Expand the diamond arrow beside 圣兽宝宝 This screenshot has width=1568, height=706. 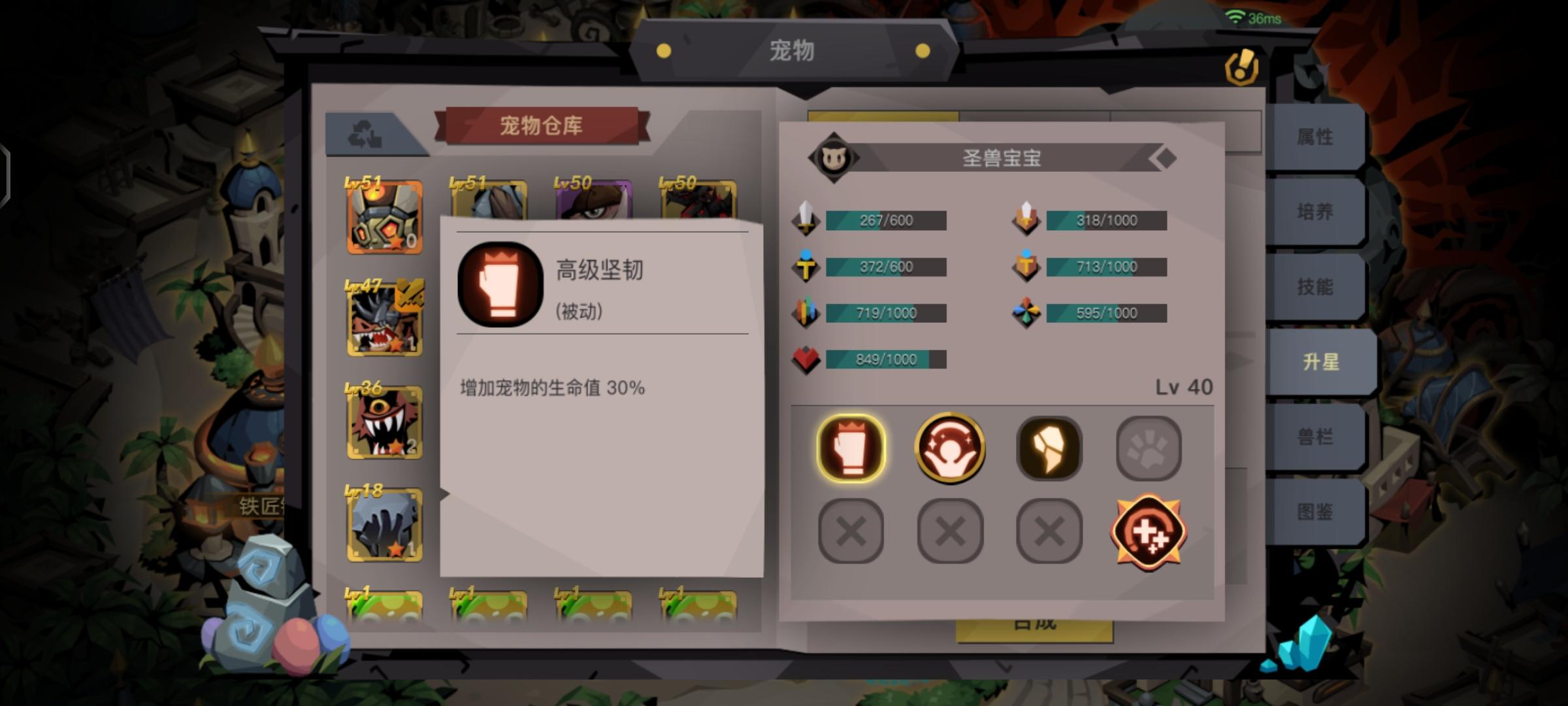[x=1166, y=158]
